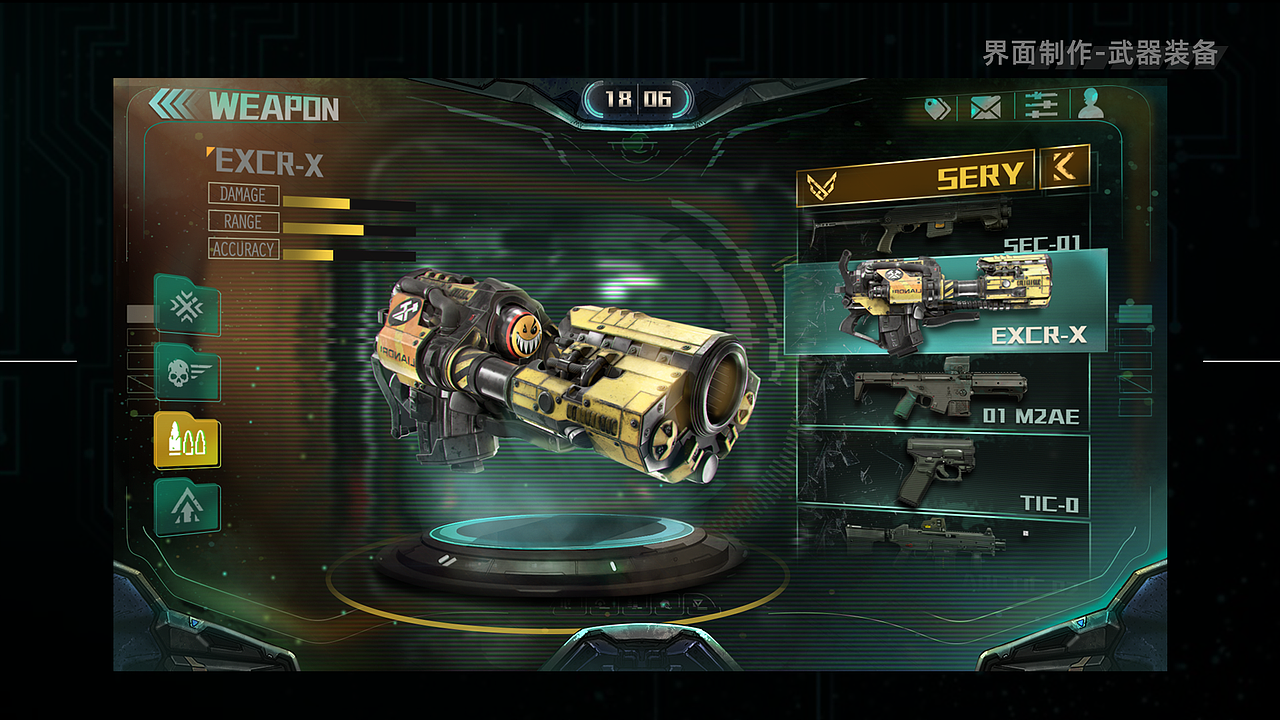The width and height of the screenshot is (1280, 720).
Task: Select the yellow ammo bullets folder tab
Action: click(187, 439)
